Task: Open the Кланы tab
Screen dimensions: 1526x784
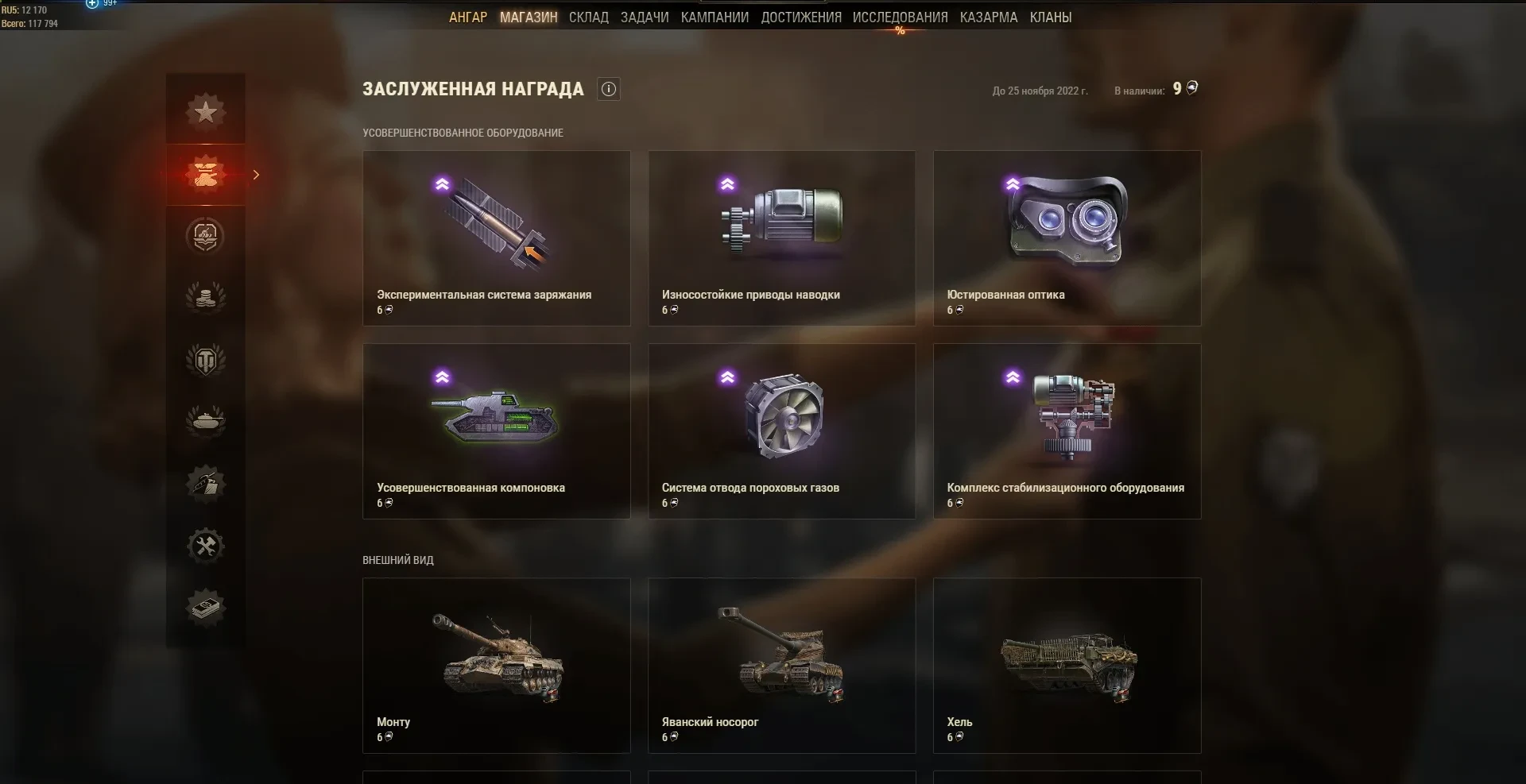Action: tap(1050, 17)
